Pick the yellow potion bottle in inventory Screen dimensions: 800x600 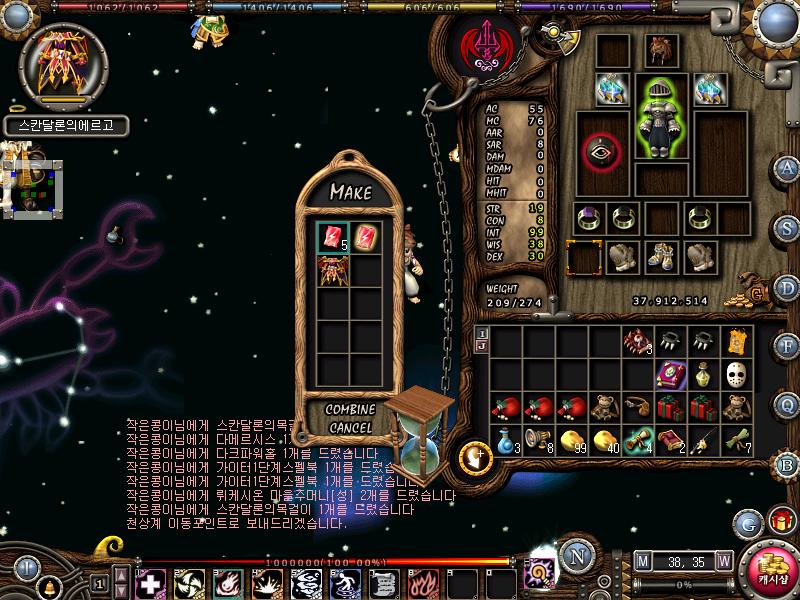pyautogui.click(x=703, y=375)
